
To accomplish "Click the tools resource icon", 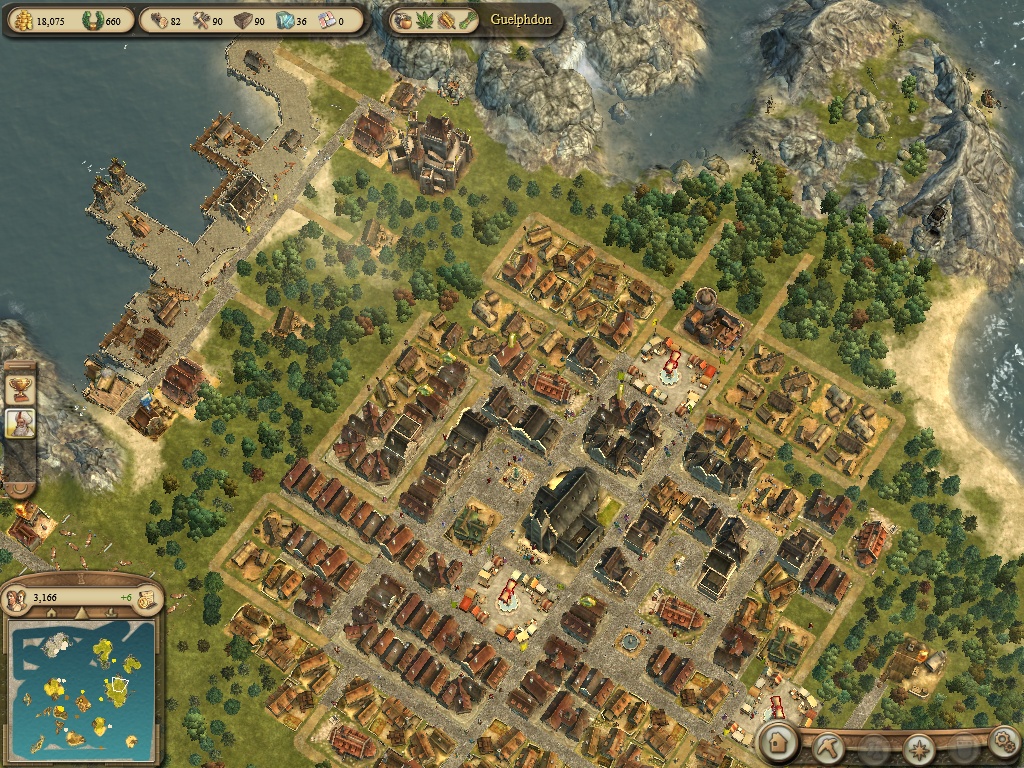I will pyautogui.click(x=200, y=20).
